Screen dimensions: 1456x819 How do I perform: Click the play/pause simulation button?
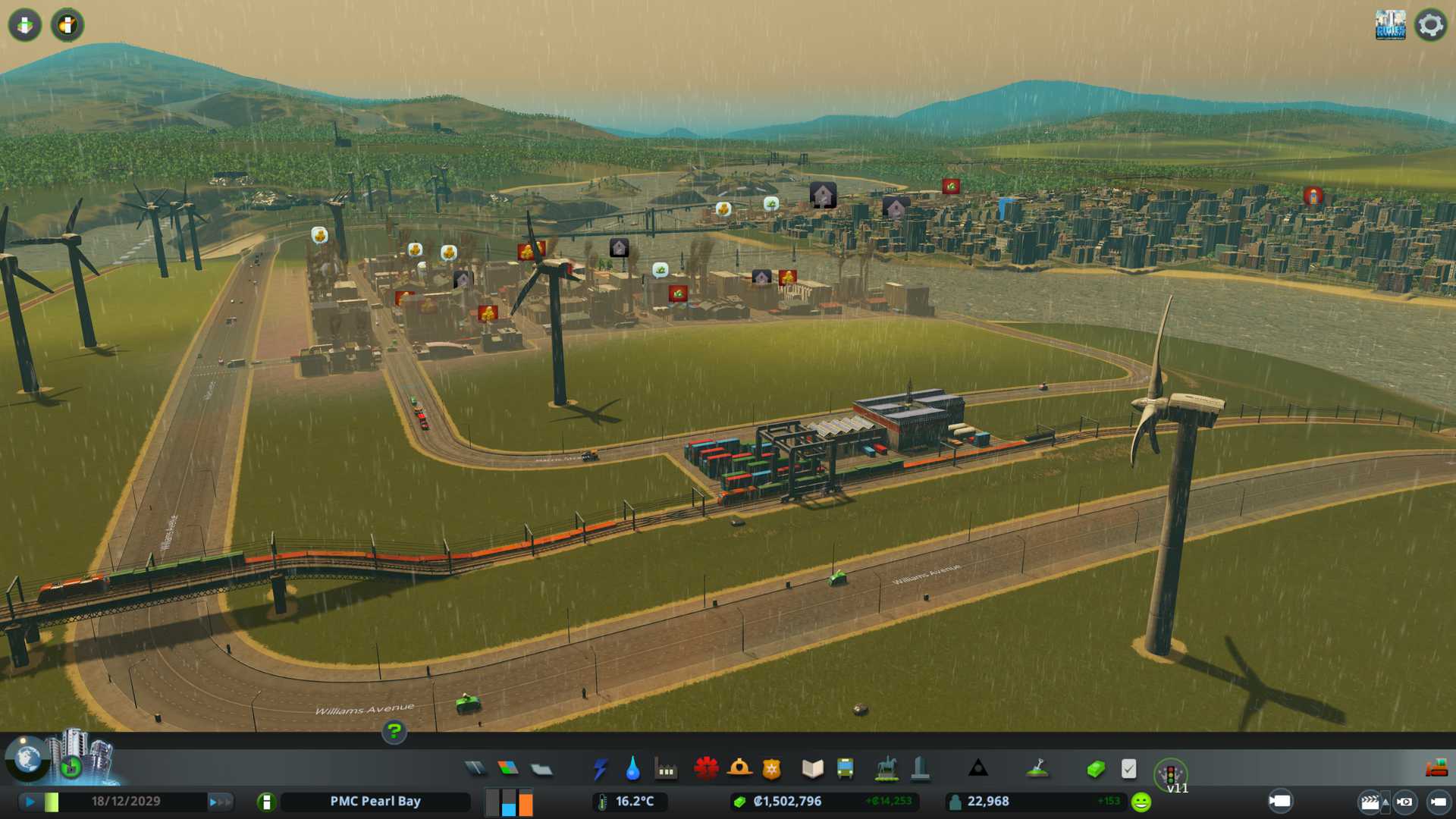pyautogui.click(x=30, y=802)
